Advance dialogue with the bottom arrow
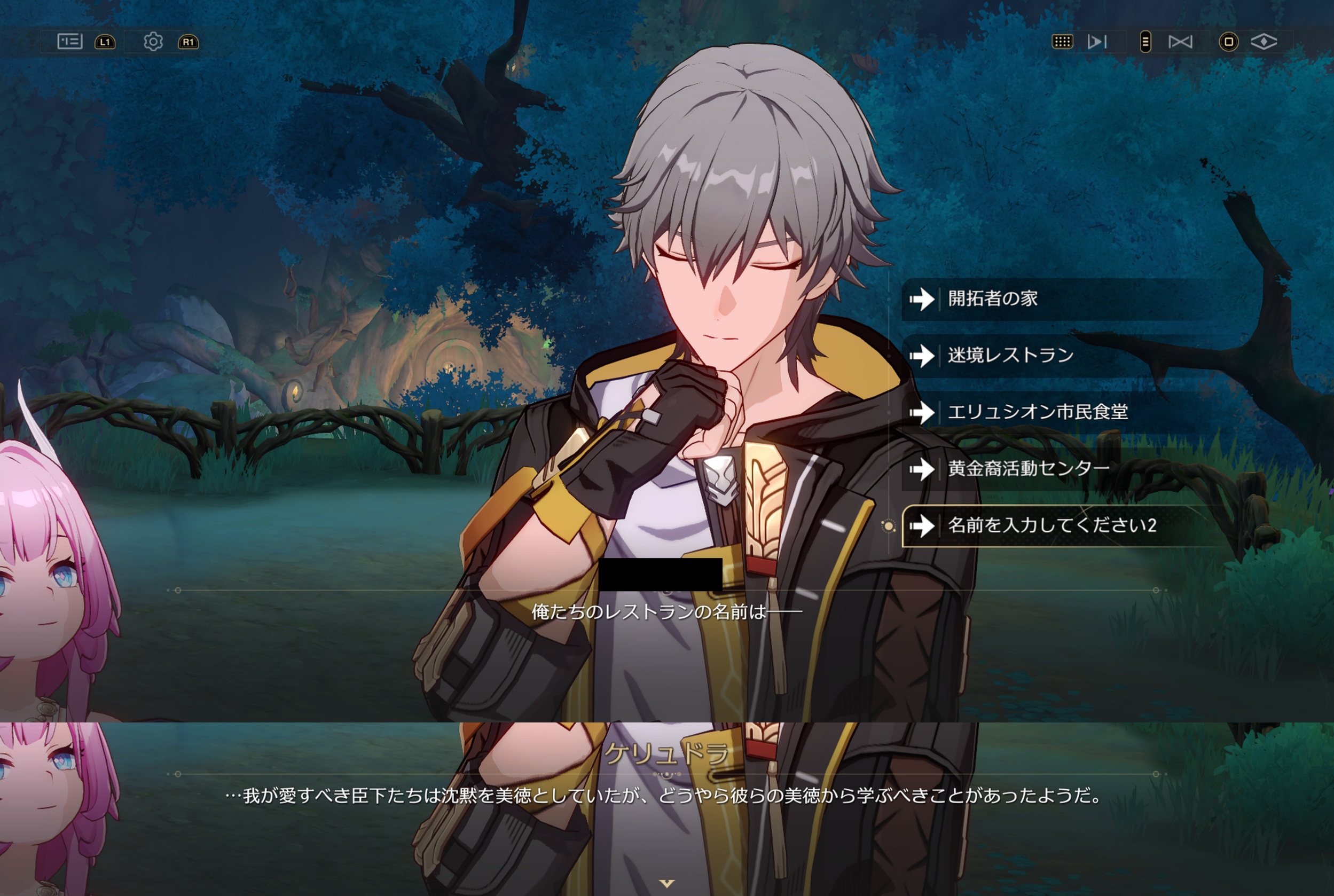Screen dimensions: 1334x896 coord(666,883)
